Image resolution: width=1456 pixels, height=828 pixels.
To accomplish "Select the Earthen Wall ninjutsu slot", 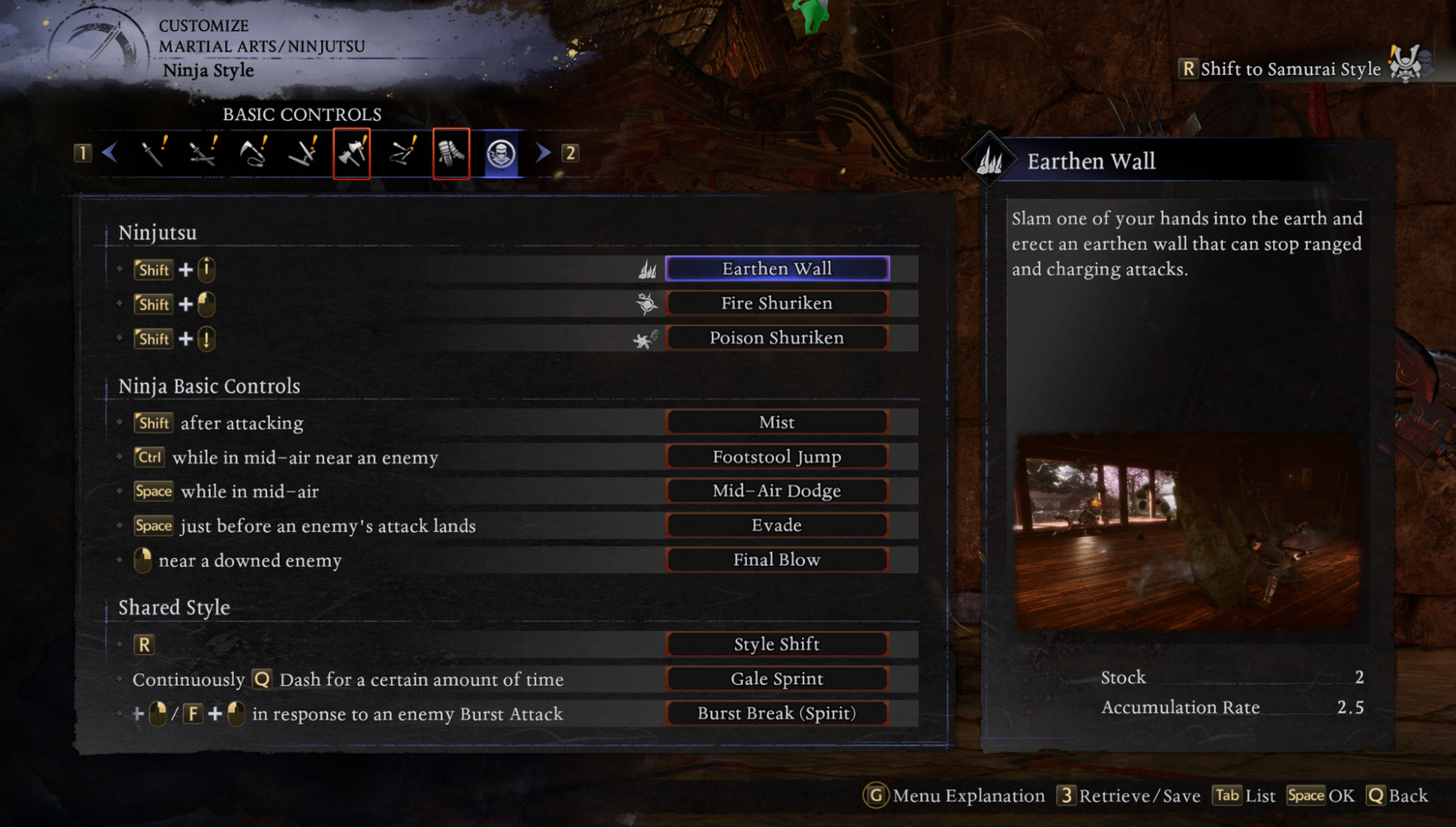I will [777, 268].
